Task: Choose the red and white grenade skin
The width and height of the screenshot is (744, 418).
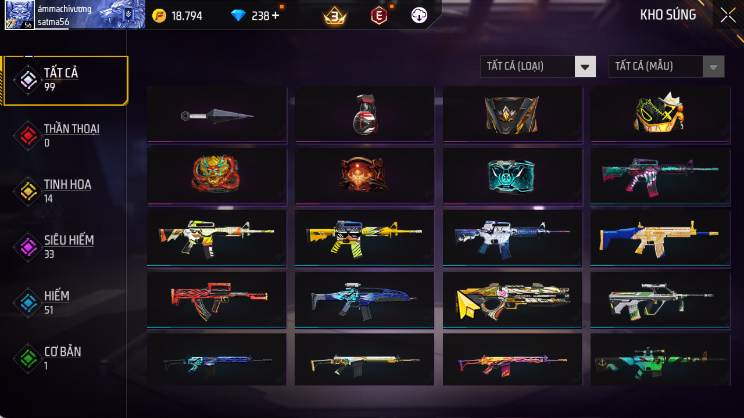Action: tap(365, 114)
